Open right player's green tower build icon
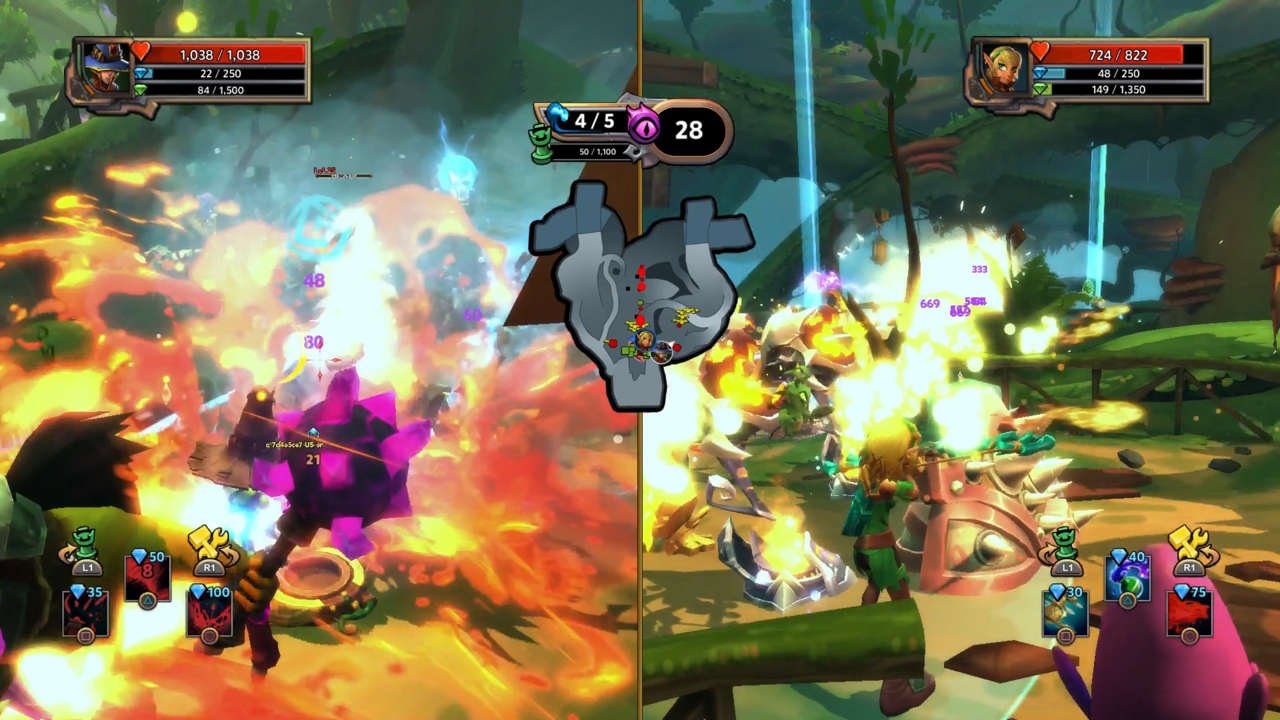Viewport: 1280px width, 720px height. (1064, 545)
